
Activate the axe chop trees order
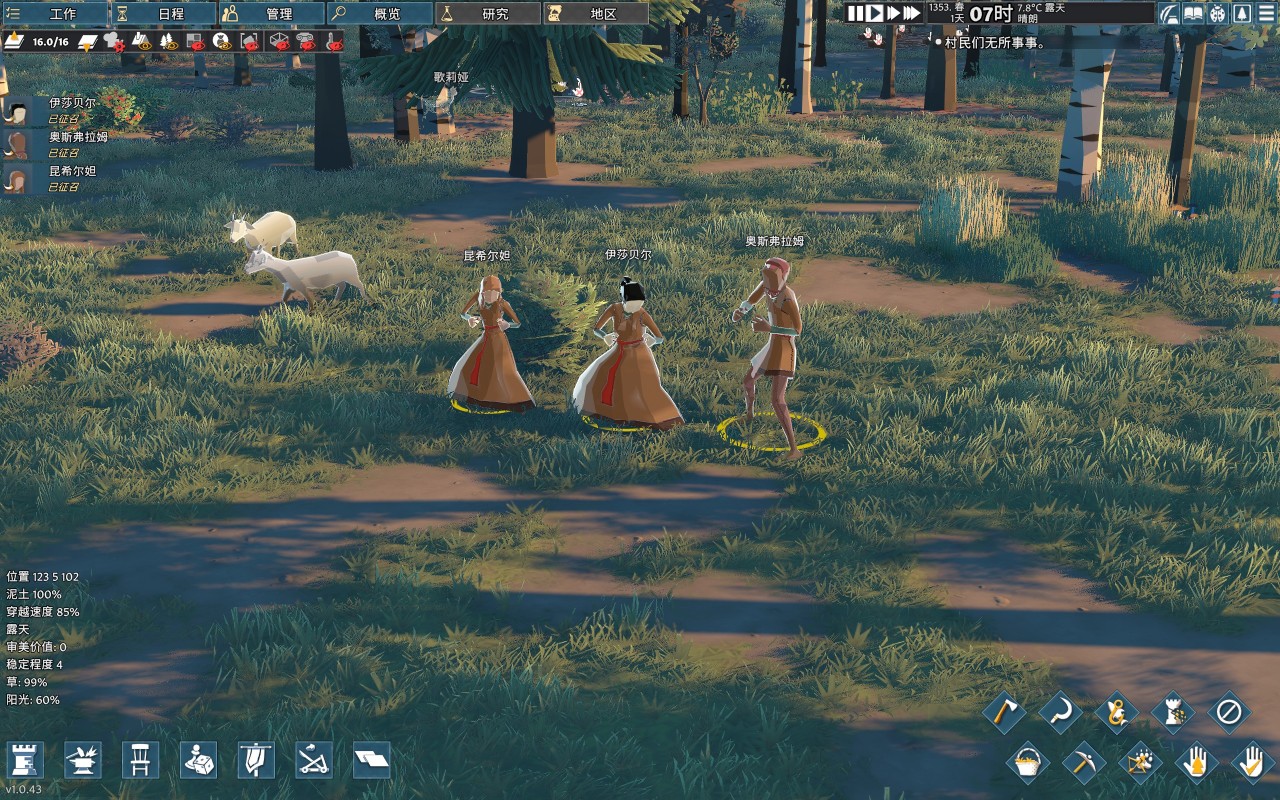tap(1005, 713)
